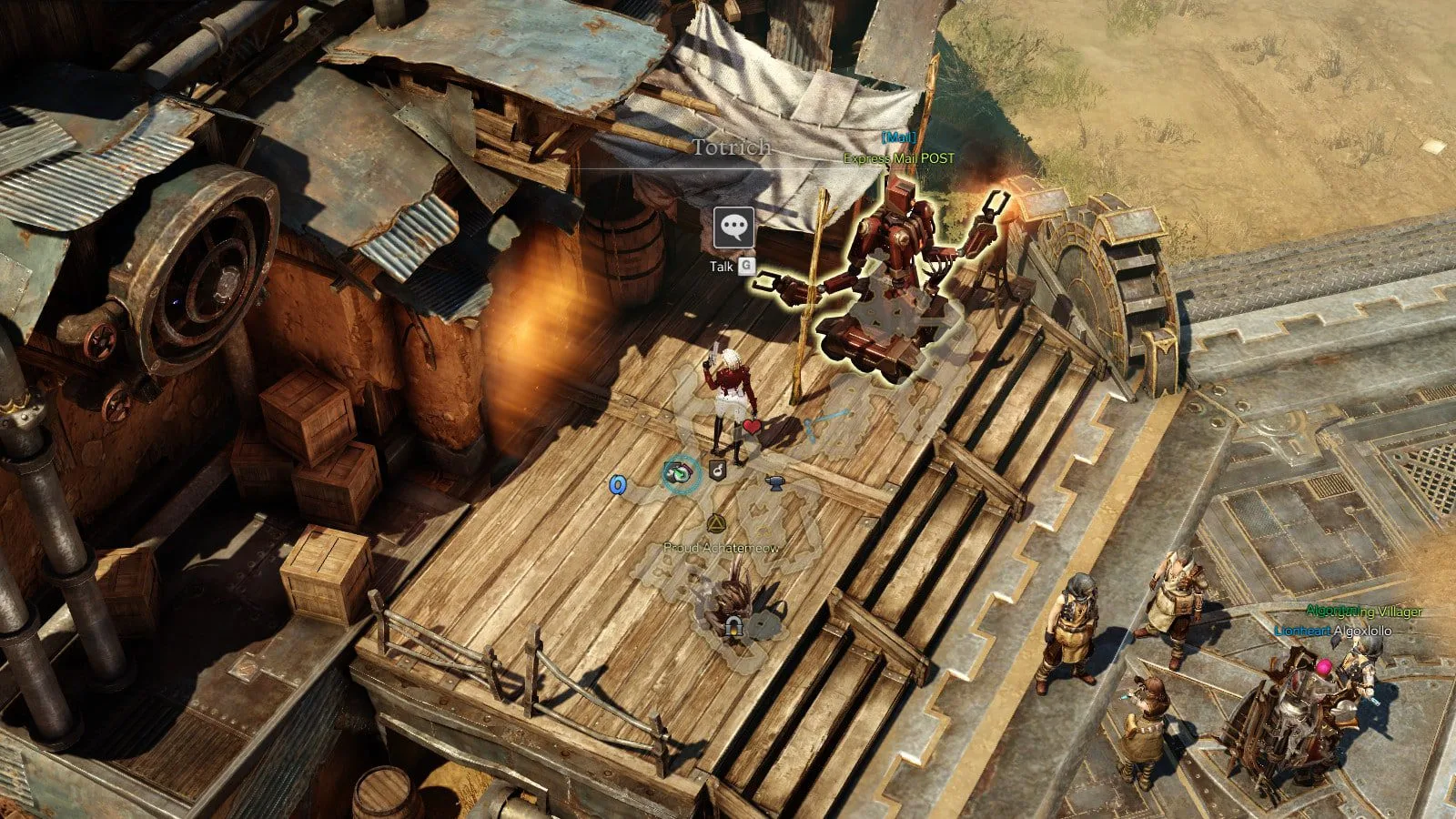
Task: Select the blue portal ring map marker
Action: 618,485
